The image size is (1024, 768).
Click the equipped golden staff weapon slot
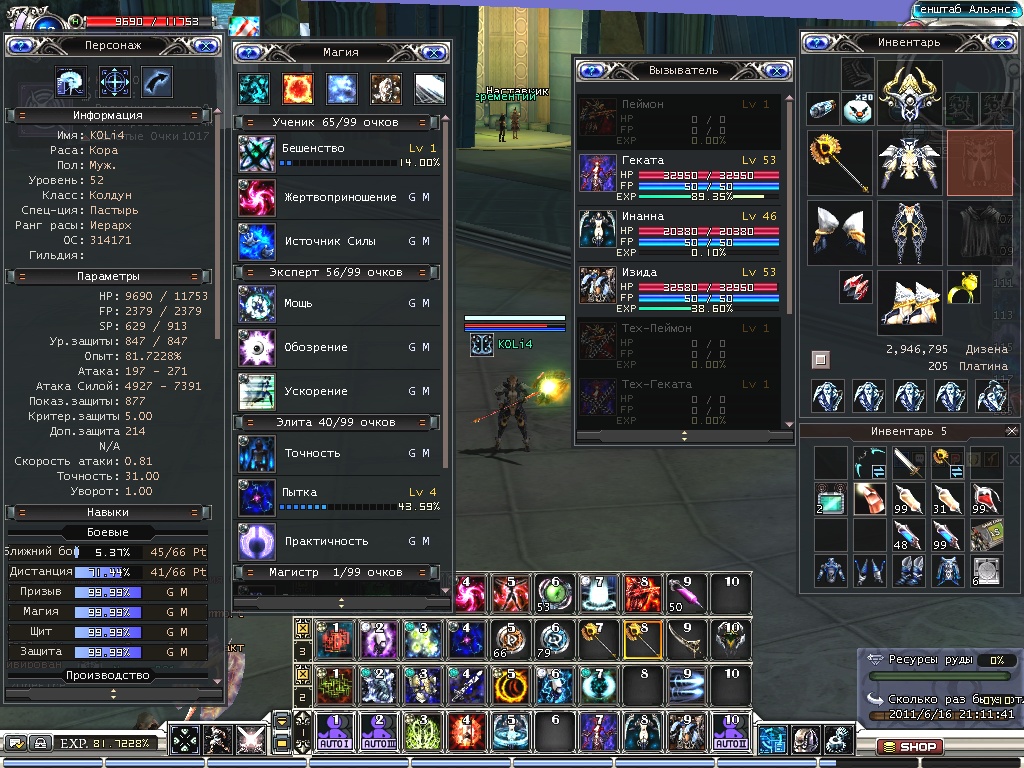pyautogui.click(x=840, y=162)
